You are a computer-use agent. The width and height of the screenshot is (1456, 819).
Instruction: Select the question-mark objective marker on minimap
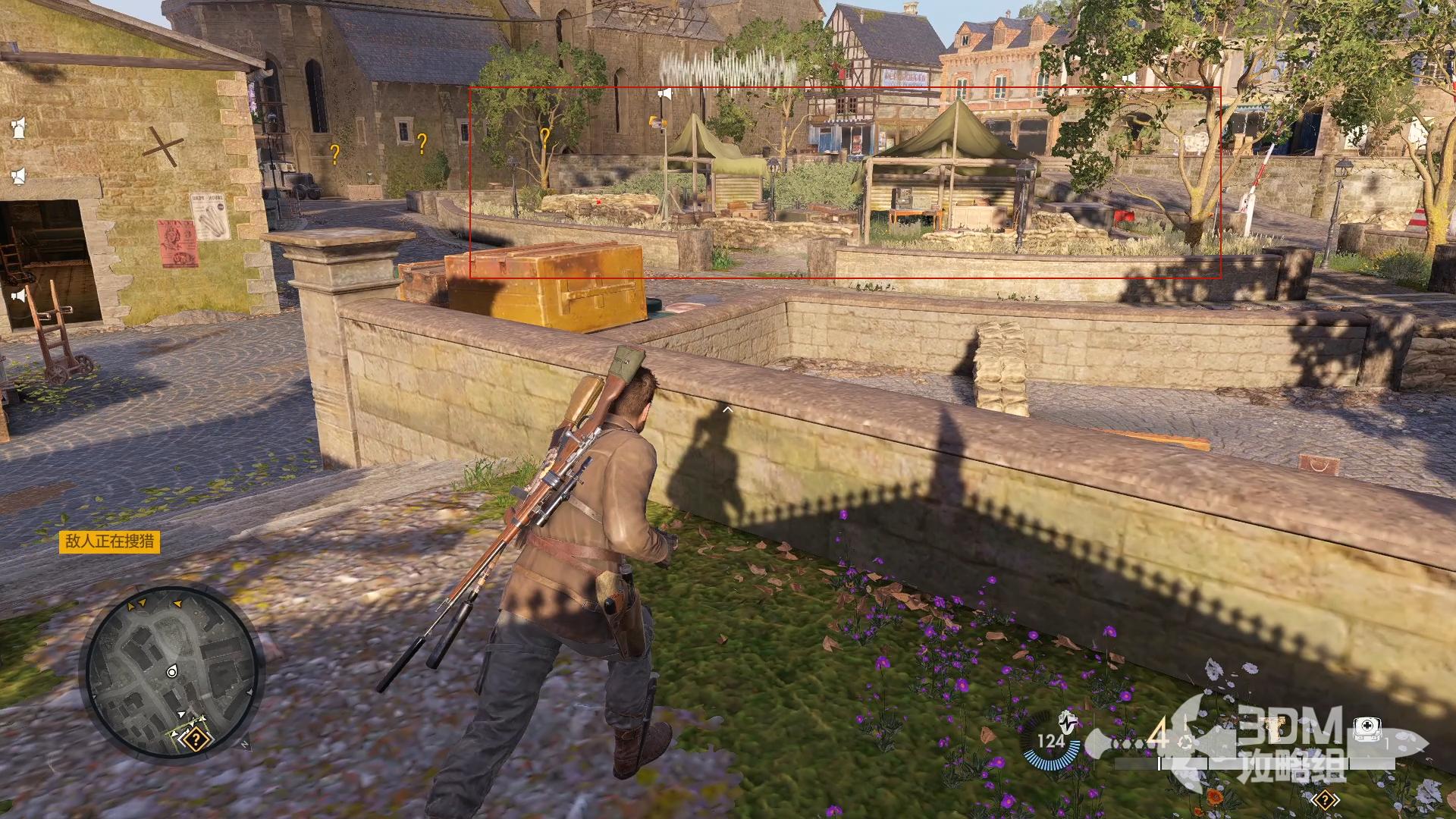pos(196,738)
